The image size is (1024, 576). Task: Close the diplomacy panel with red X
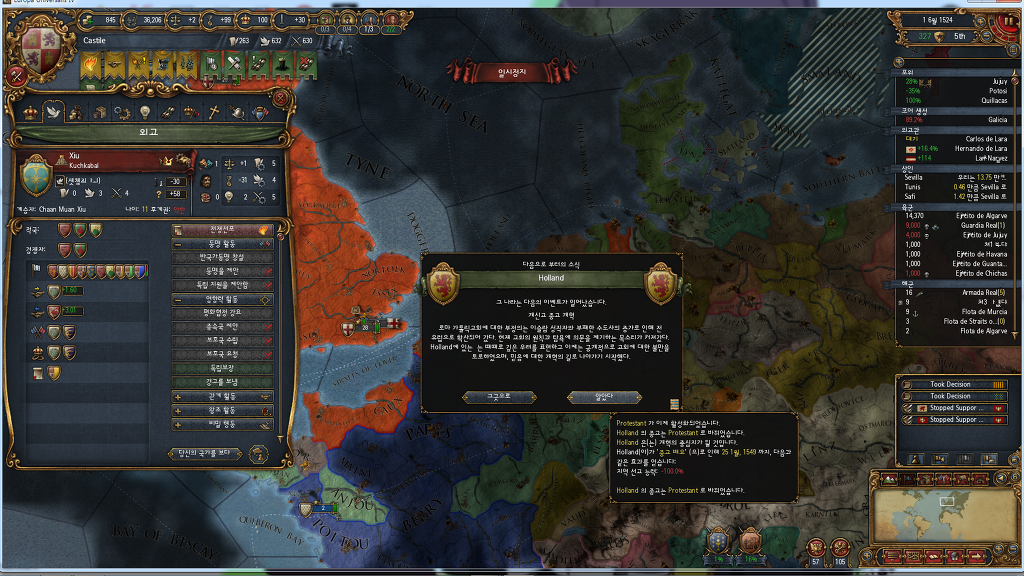(17, 74)
